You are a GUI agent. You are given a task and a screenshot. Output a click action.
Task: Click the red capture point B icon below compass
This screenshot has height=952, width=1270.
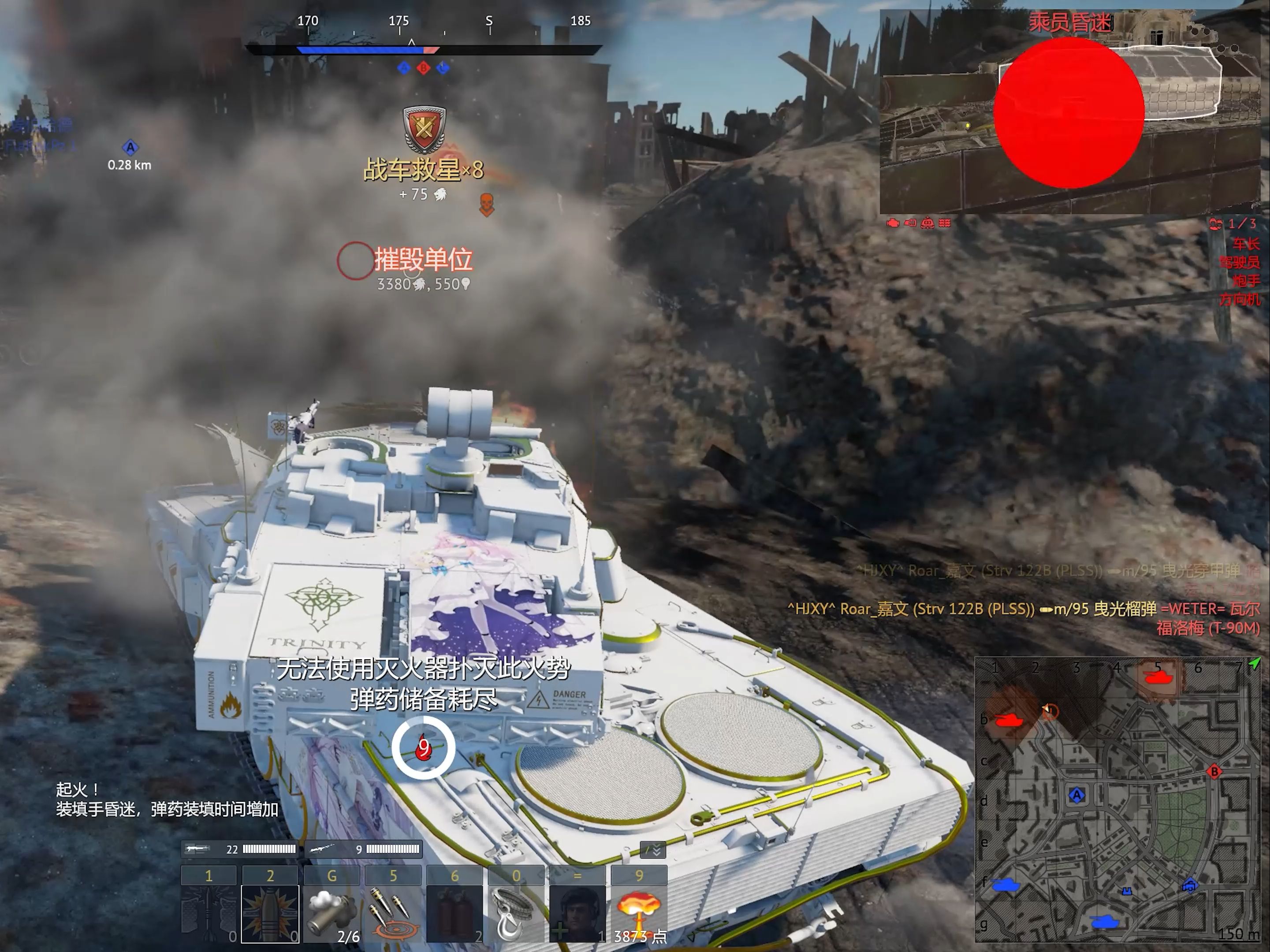click(x=423, y=68)
